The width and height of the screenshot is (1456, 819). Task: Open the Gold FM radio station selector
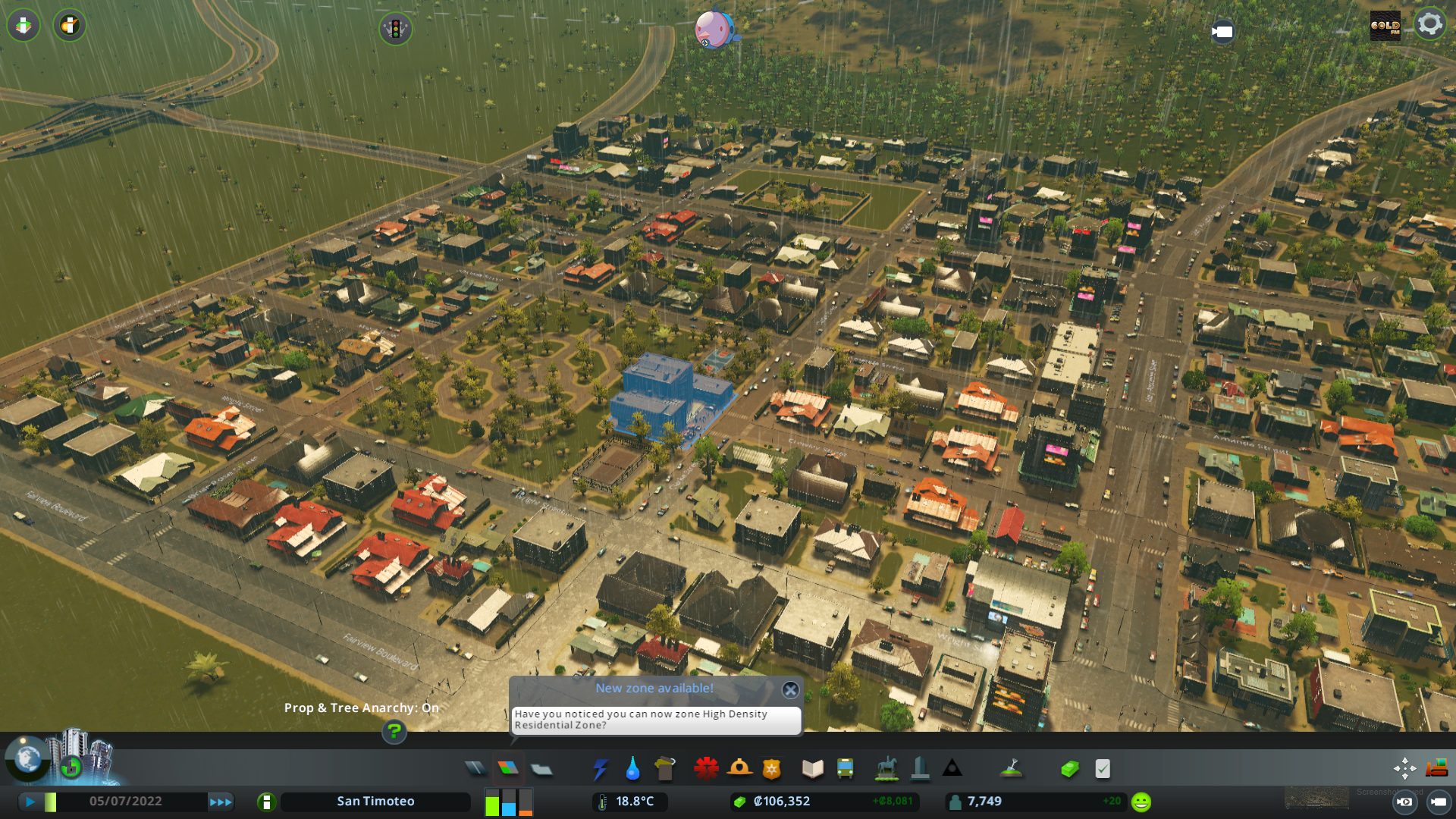coord(1385,27)
